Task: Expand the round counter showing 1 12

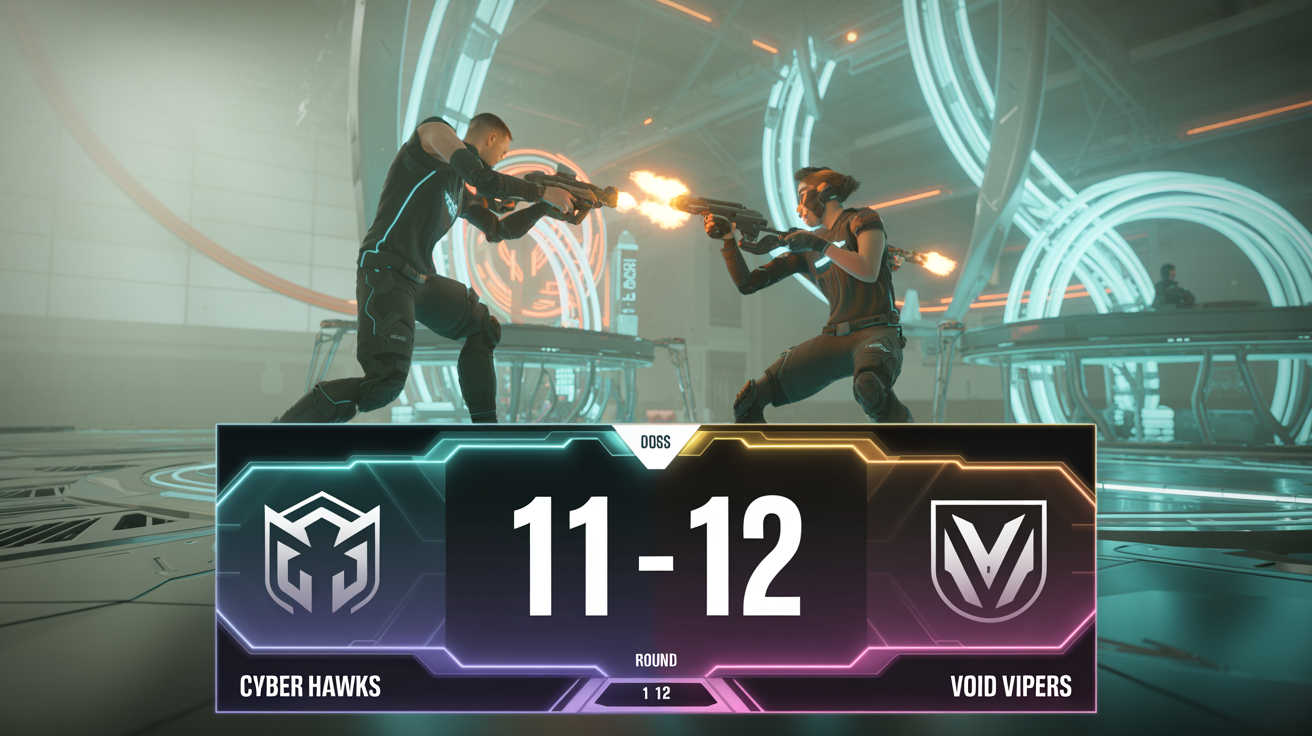Action: 656,690
